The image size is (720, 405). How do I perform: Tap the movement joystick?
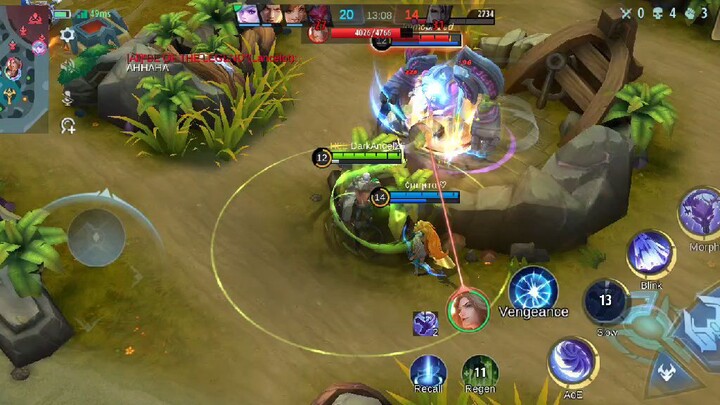tap(96, 237)
